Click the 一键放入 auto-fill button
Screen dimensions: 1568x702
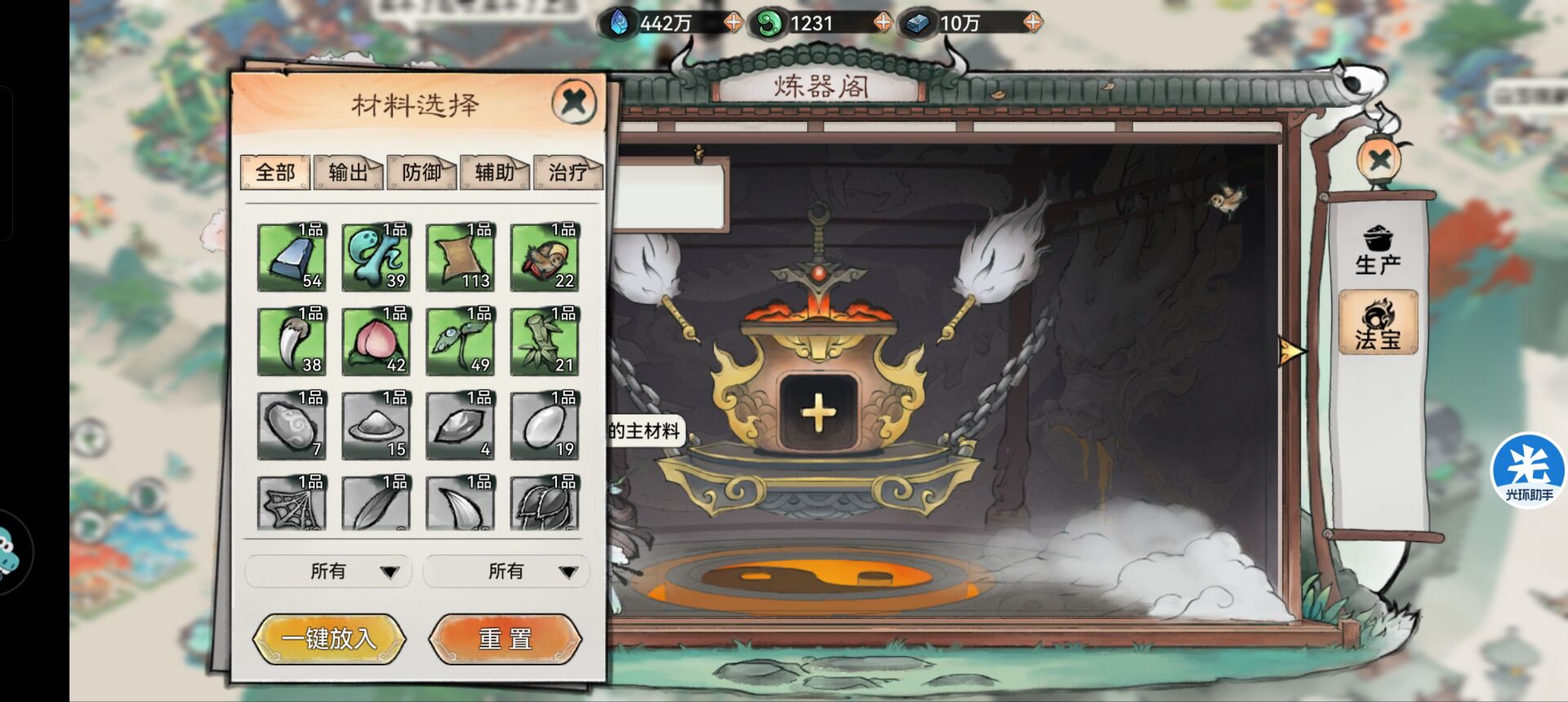point(329,638)
